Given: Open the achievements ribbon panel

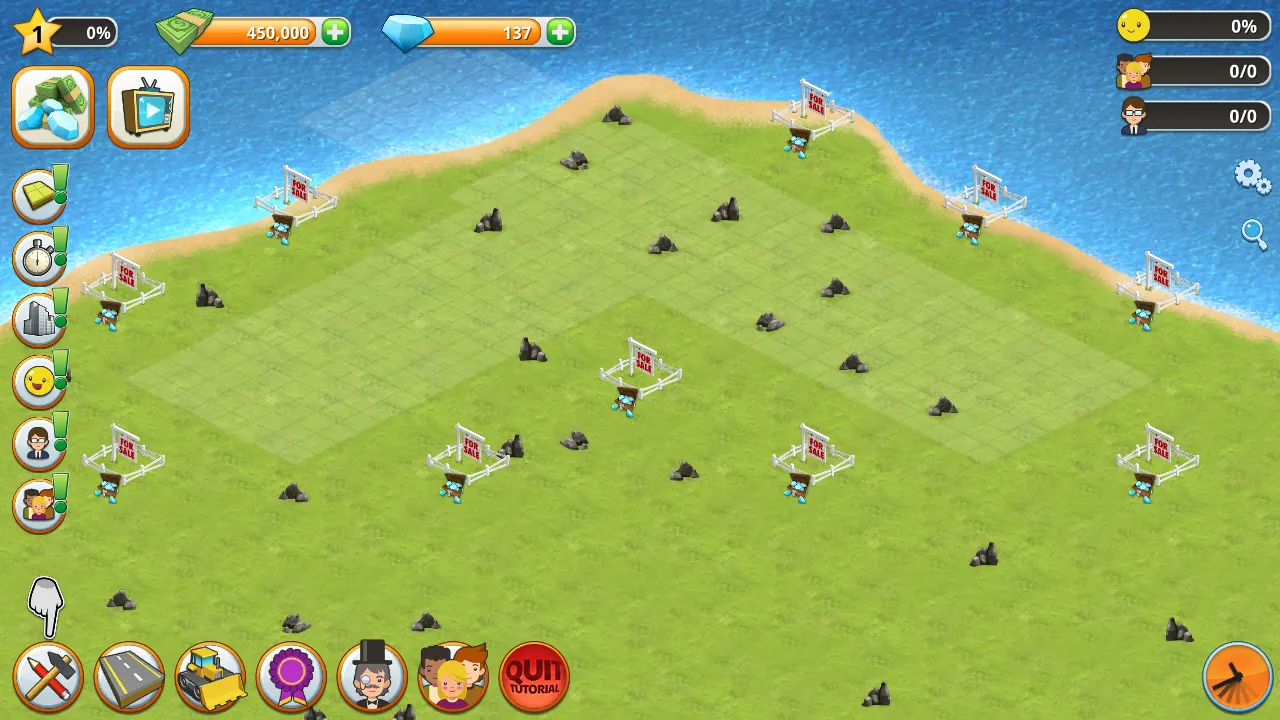Looking at the screenshot, I should pos(291,677).
